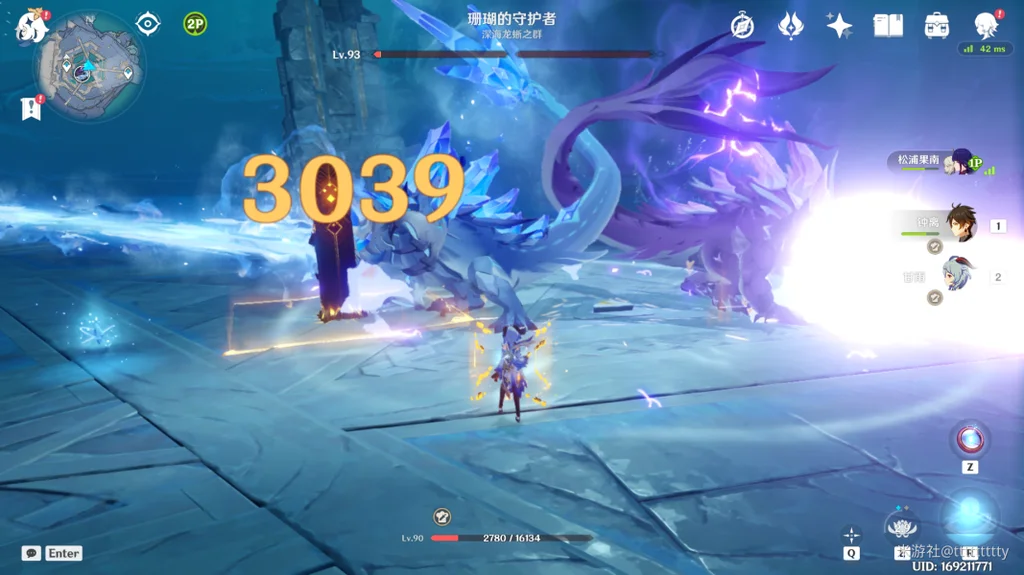Screen dimensions: 1024x575
Task: Open the winged battle pass icon
Action: (791, 26)
